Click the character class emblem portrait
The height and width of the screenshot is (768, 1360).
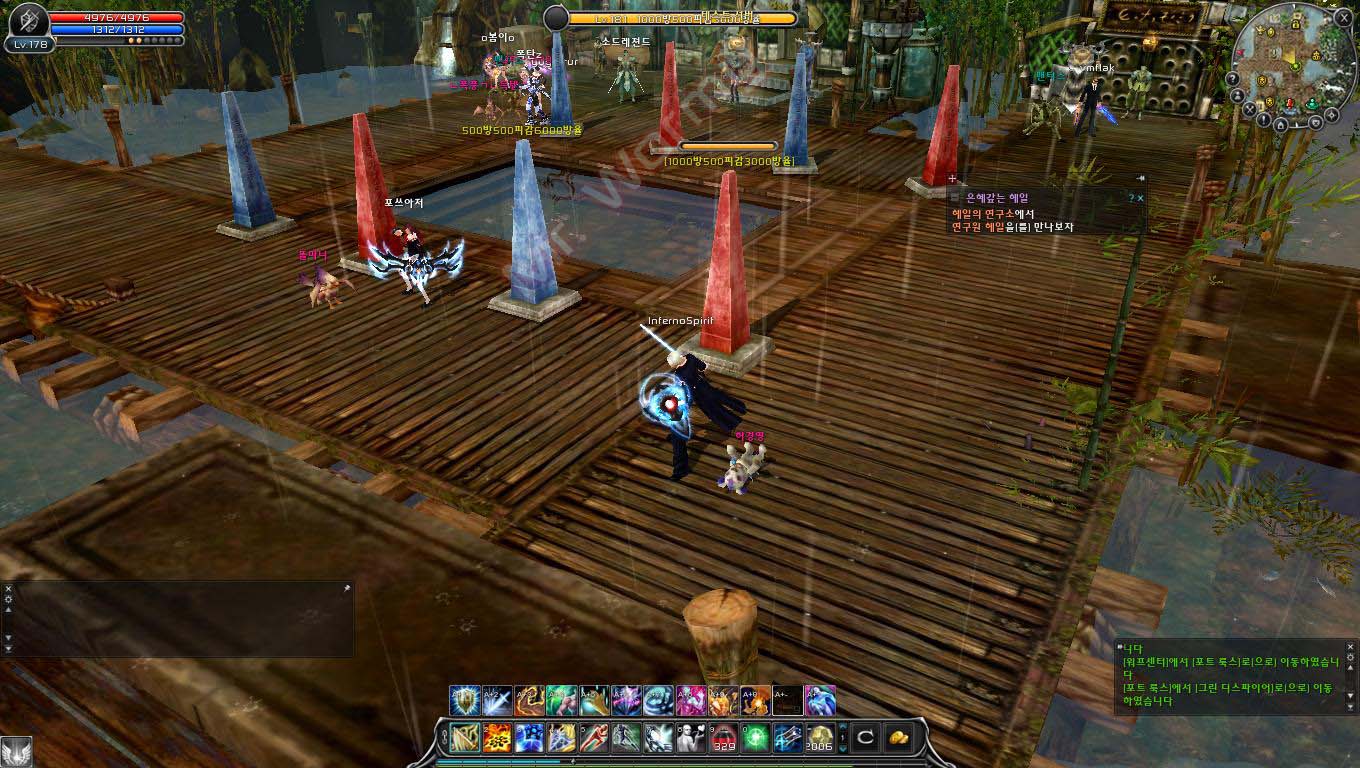click(28, 22)
